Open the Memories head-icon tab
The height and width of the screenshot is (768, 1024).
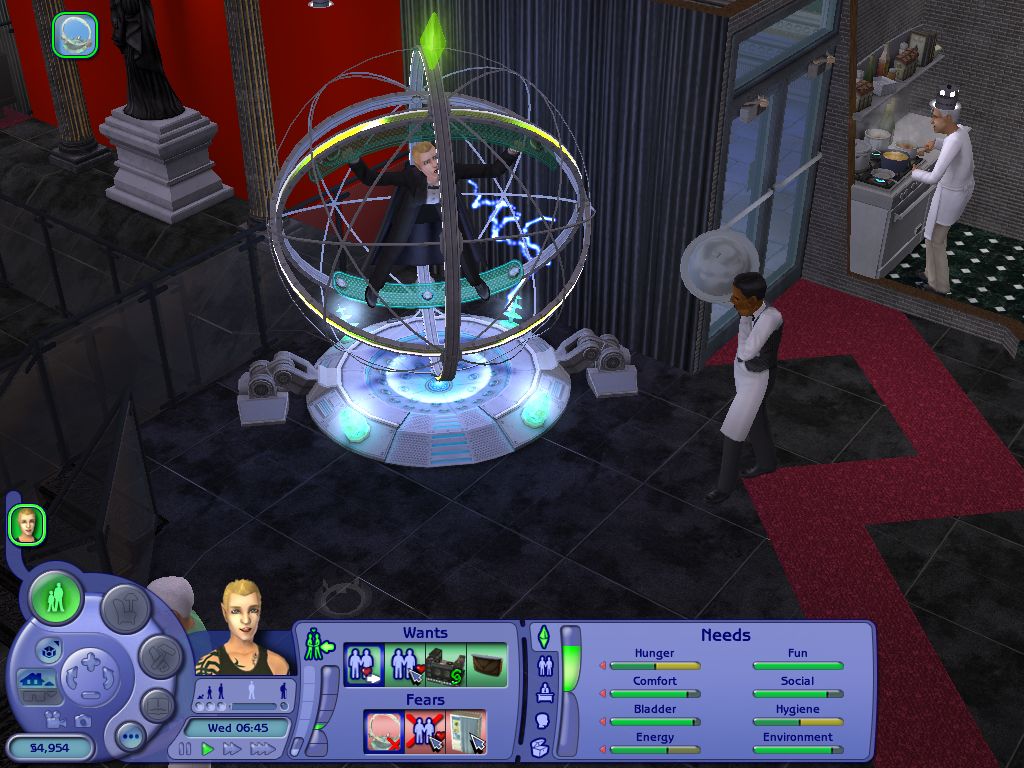coord(543,720)
